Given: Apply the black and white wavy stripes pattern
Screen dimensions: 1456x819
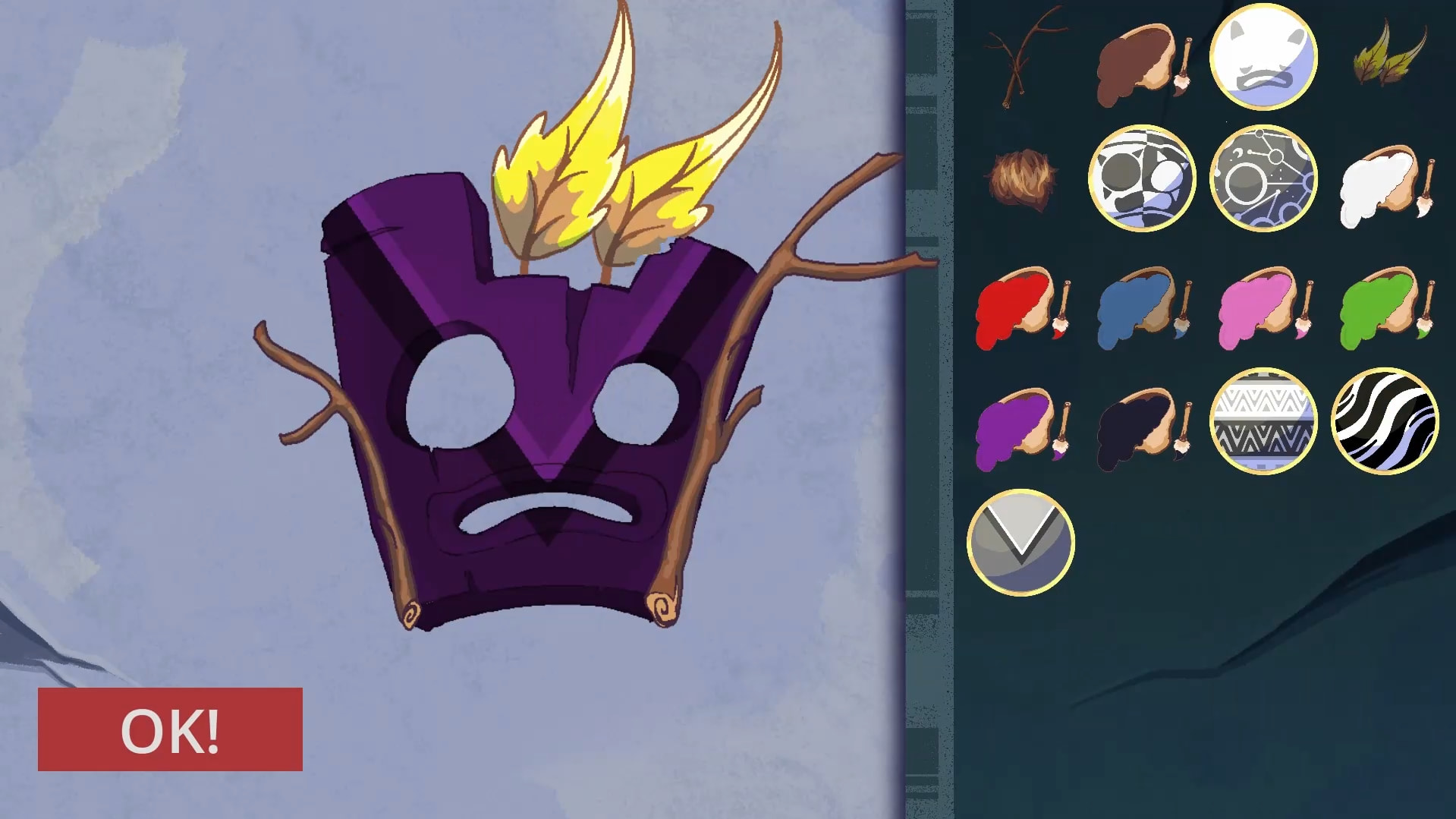Looking at the screenshot, I should tap(1385, 421).
